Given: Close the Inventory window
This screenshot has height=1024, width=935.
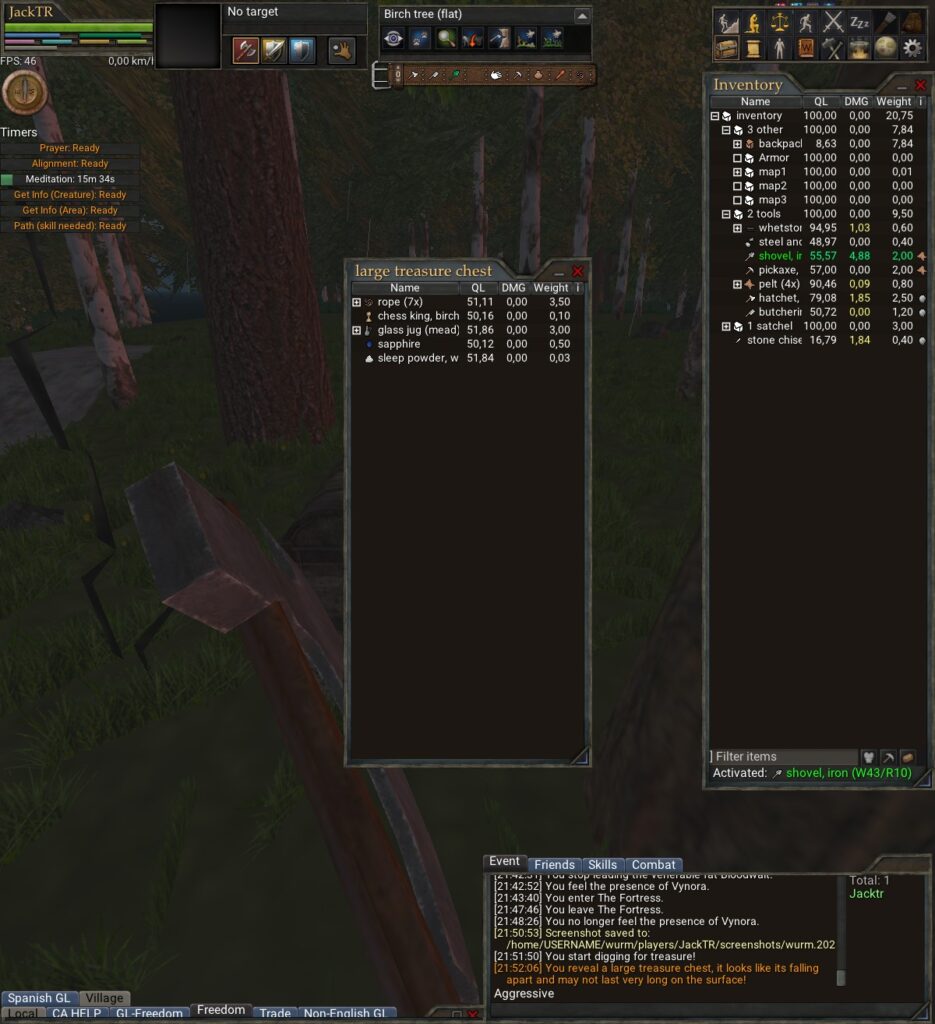Looking at the screenshot, I should (x=920, y=85).
